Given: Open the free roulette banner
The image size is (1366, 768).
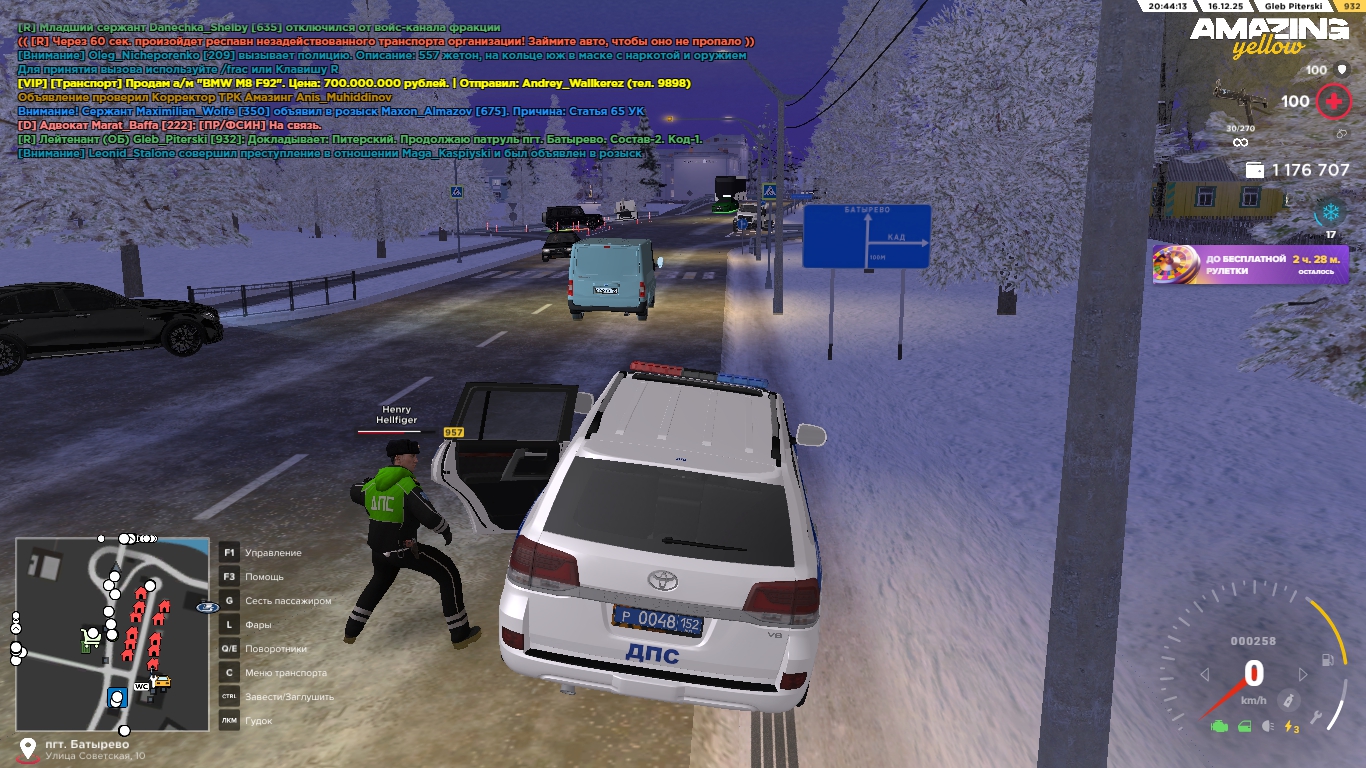Looking at the screenshot, I should (x=1250, y=265).
